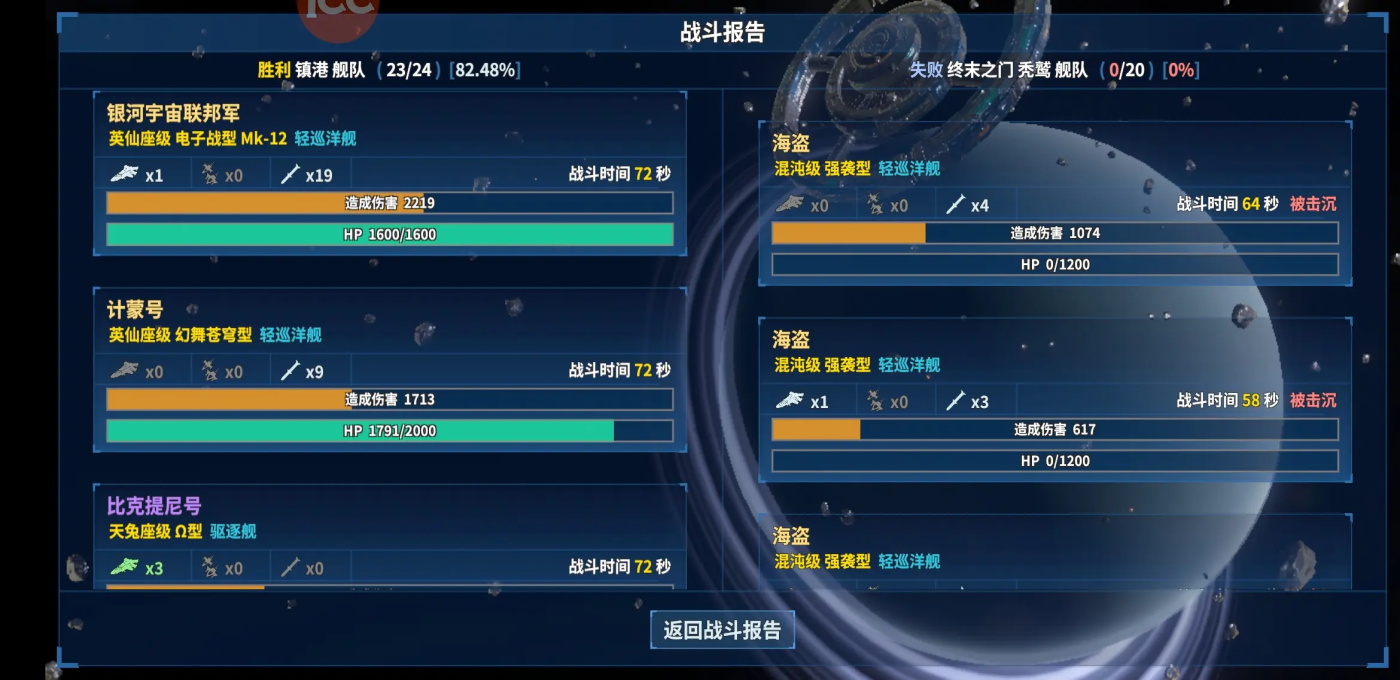The width and height of the screenshot is (1400, 680).
Task: Select the 海盗 ship with 617 damage
Action: [x=1054, y=399]
